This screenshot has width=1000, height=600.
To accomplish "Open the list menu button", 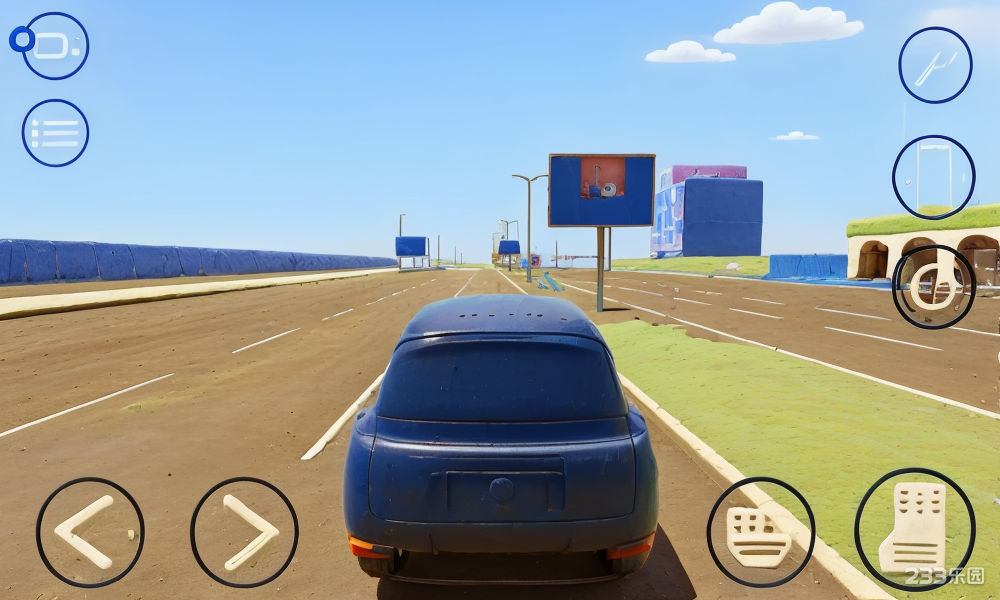I will coord(55,133).
